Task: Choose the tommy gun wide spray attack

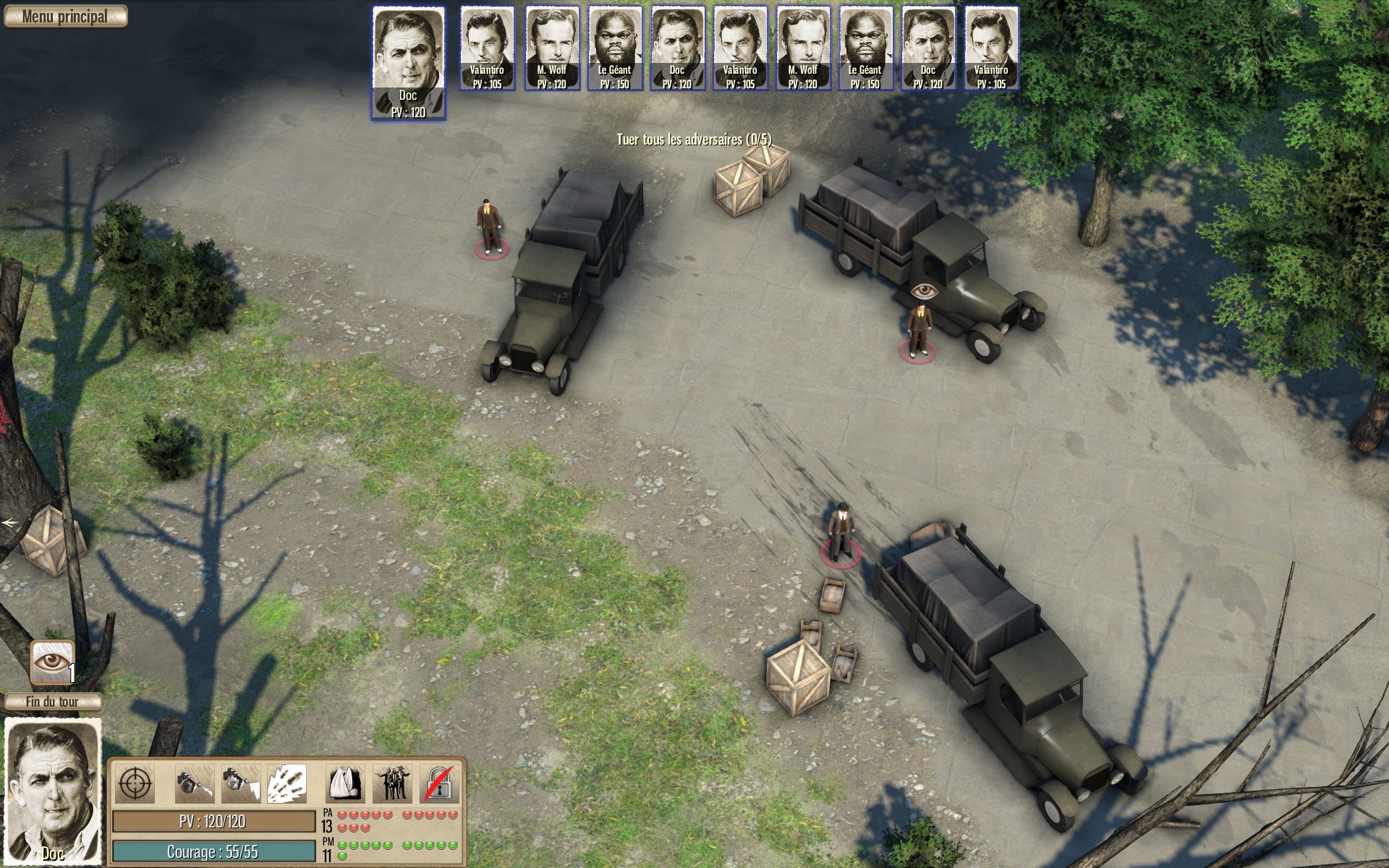Action: click(x=240, y=783)
